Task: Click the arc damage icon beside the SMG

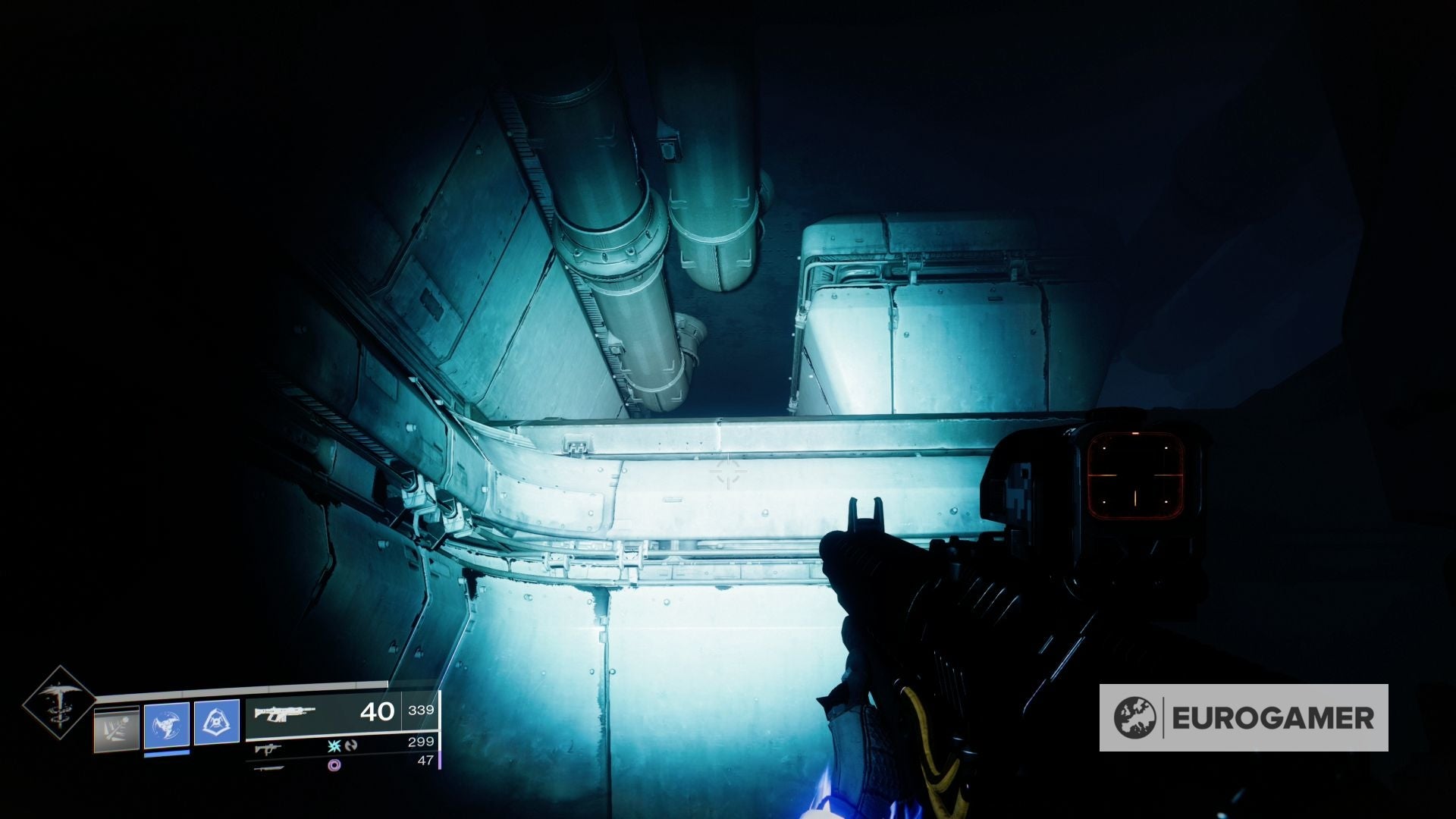Action: coord(334,748)
